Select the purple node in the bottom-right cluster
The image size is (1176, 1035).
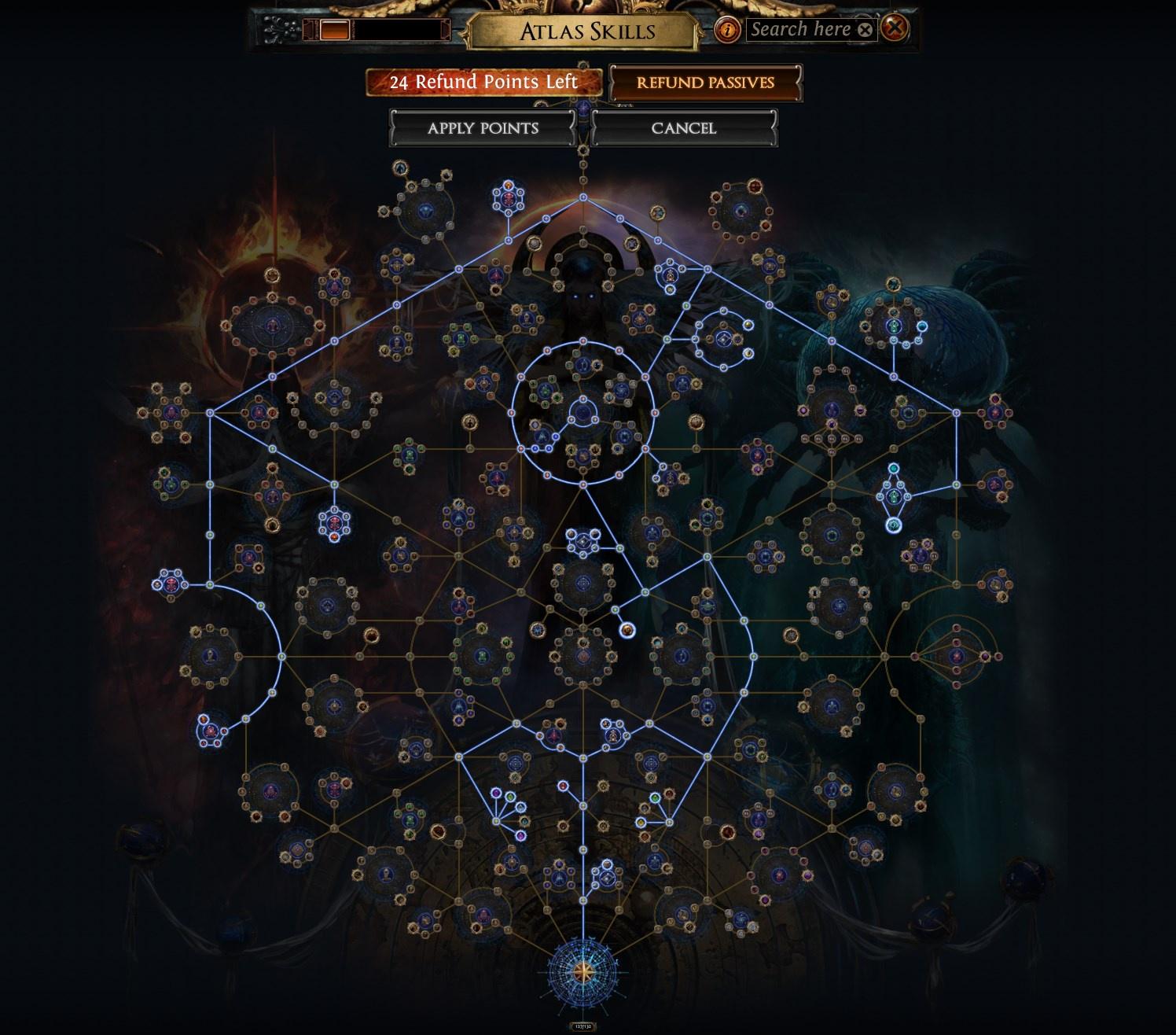(x=808, y=875)
